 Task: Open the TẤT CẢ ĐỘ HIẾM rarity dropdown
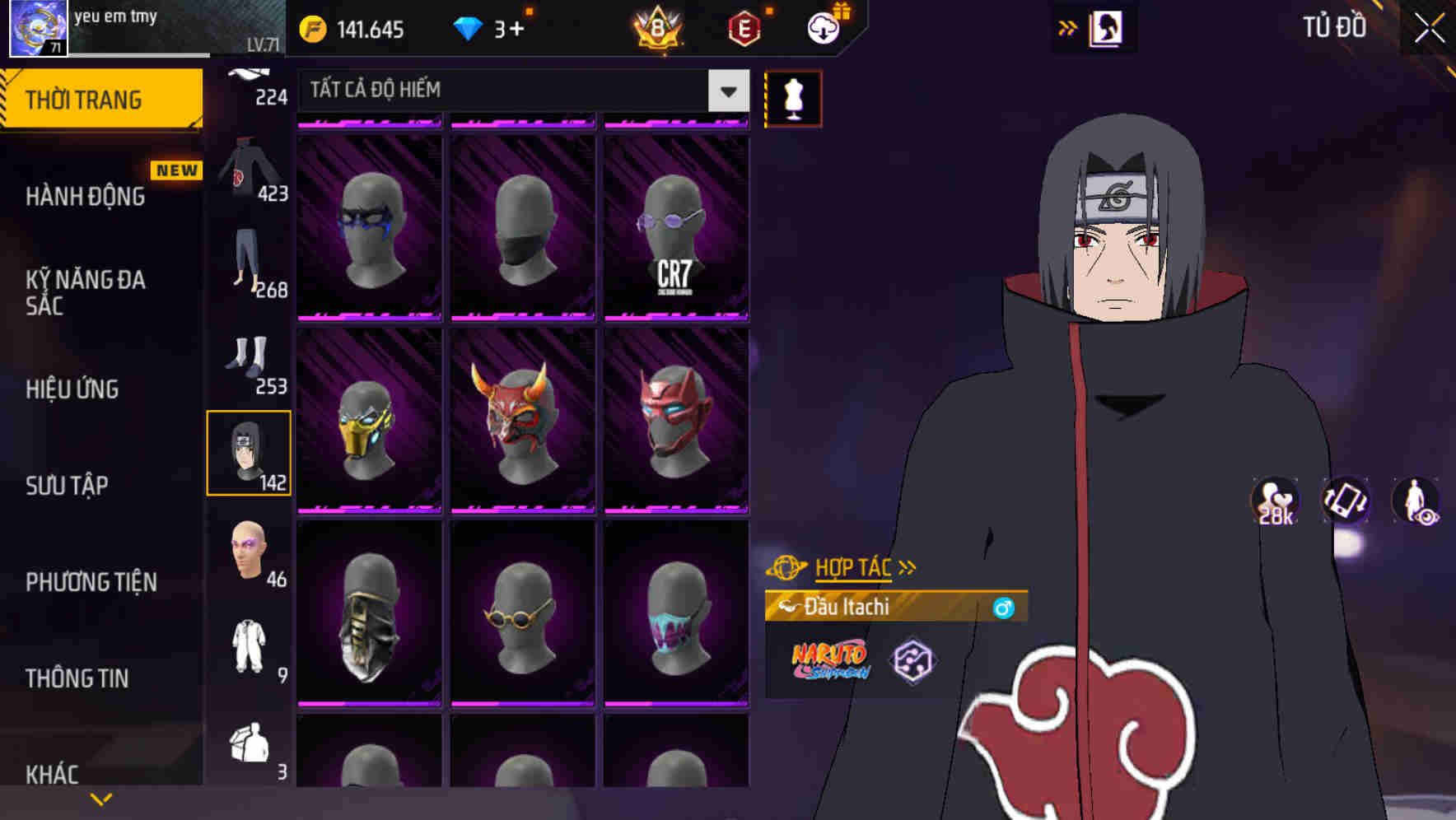[519, 90]
